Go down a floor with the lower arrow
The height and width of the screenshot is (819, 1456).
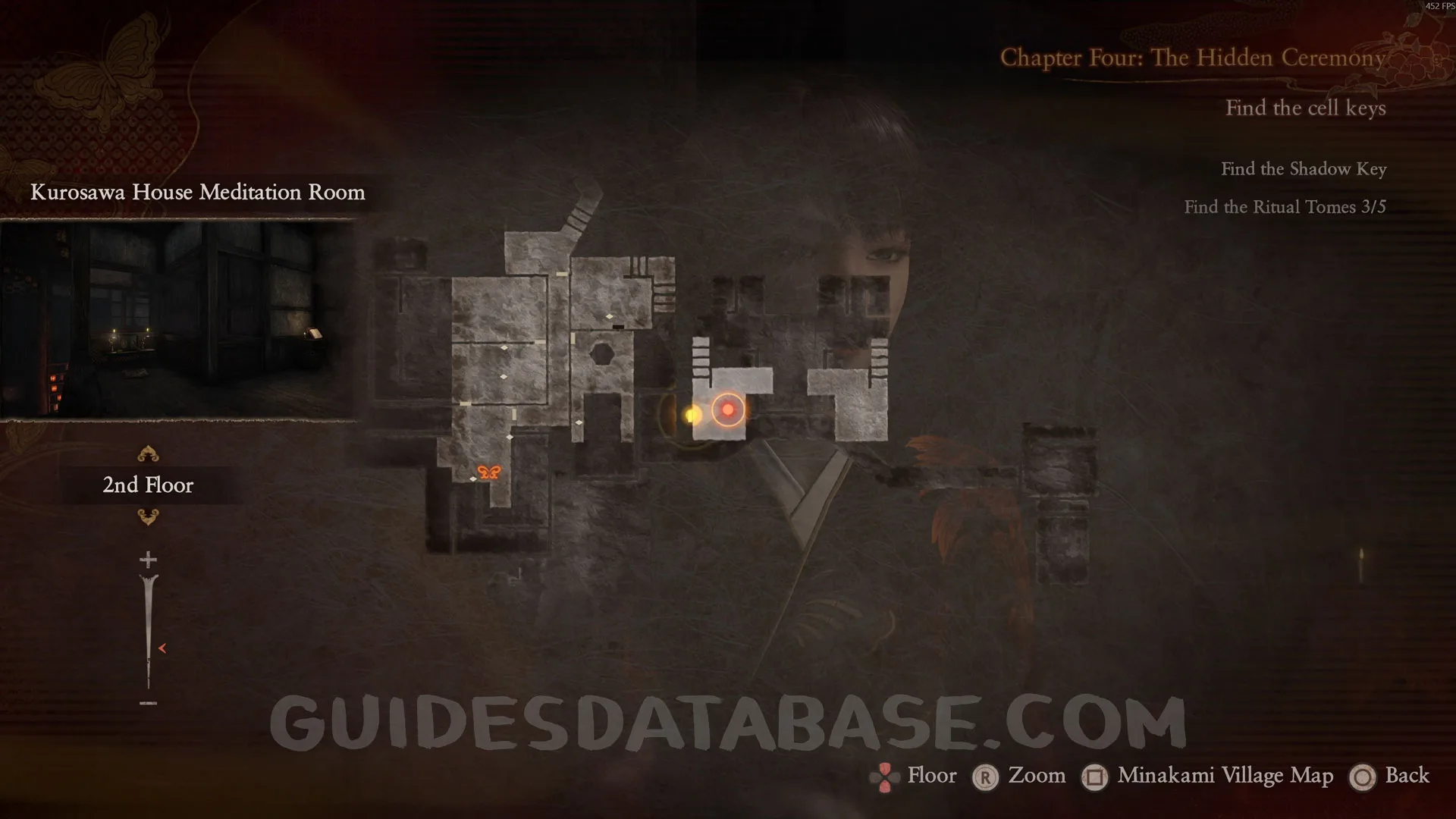pyautogui.click(x=148, y=517)
